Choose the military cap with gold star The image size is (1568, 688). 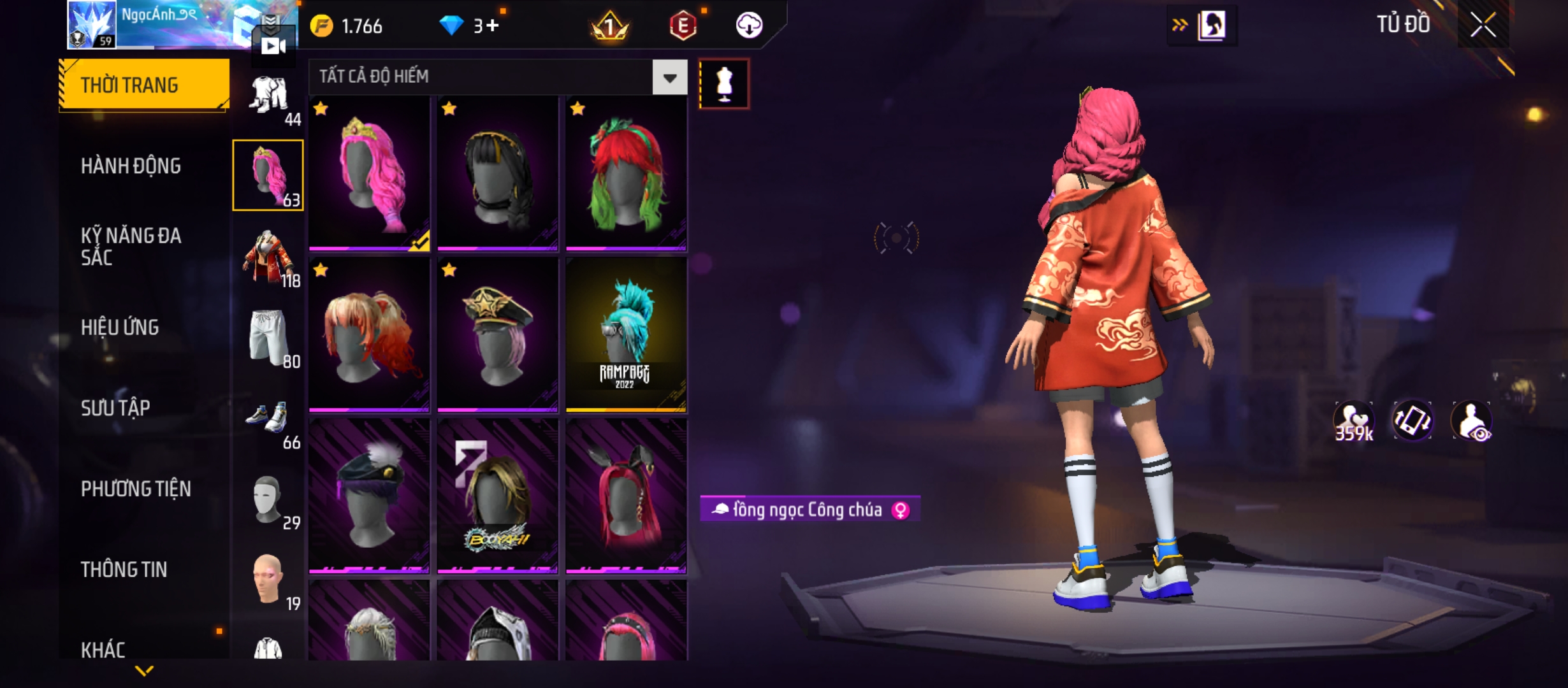point(498,334)
